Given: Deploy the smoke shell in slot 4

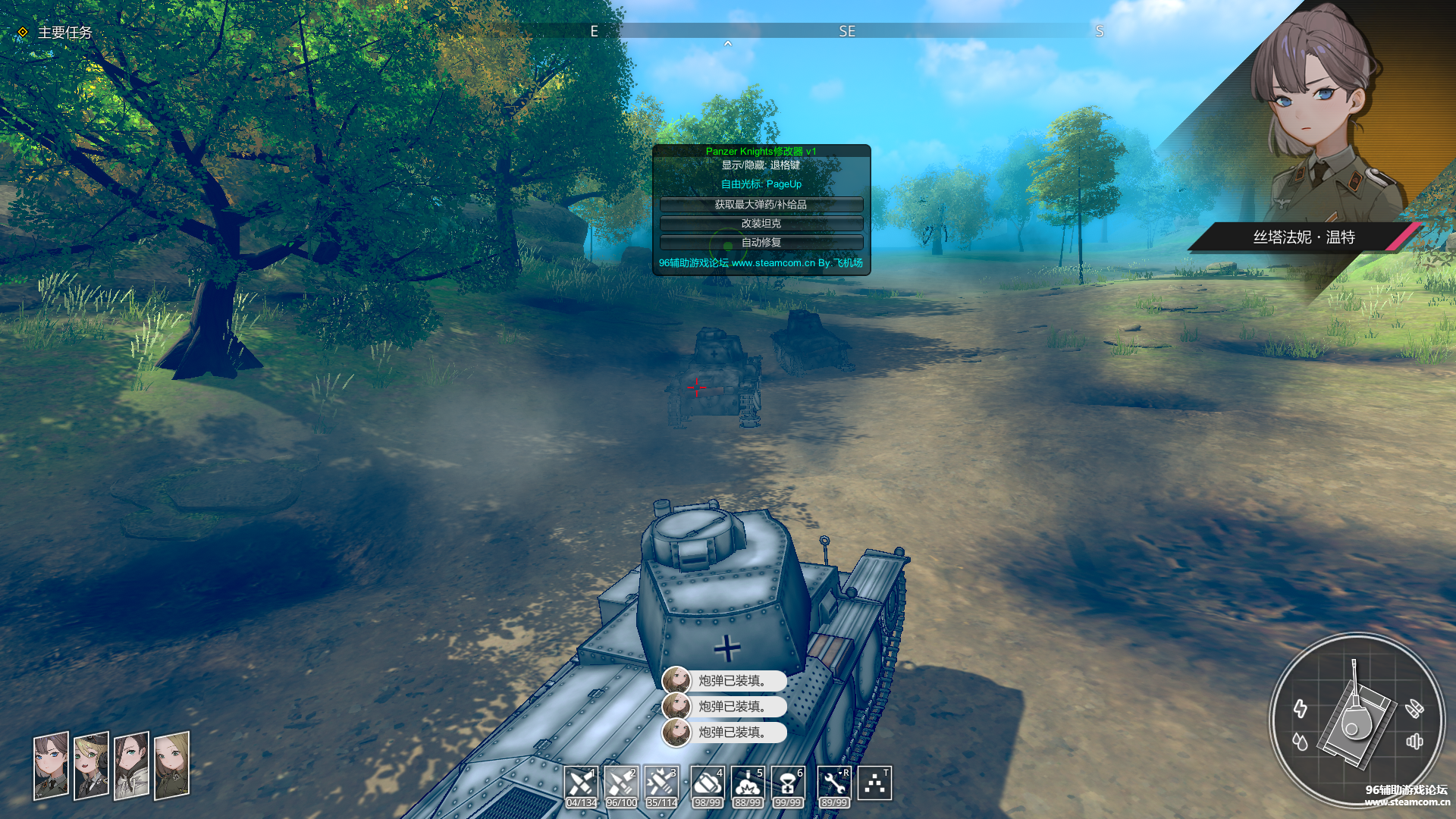Looking at the screenshot, I should coord(707,783).
